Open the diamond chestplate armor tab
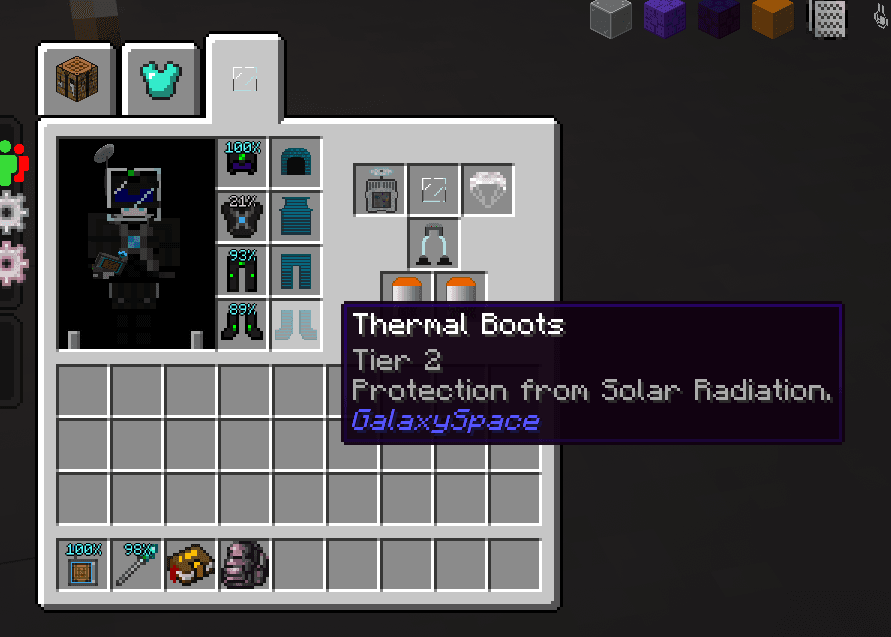This screenshot has width=891, height=637. pos(160,80)
